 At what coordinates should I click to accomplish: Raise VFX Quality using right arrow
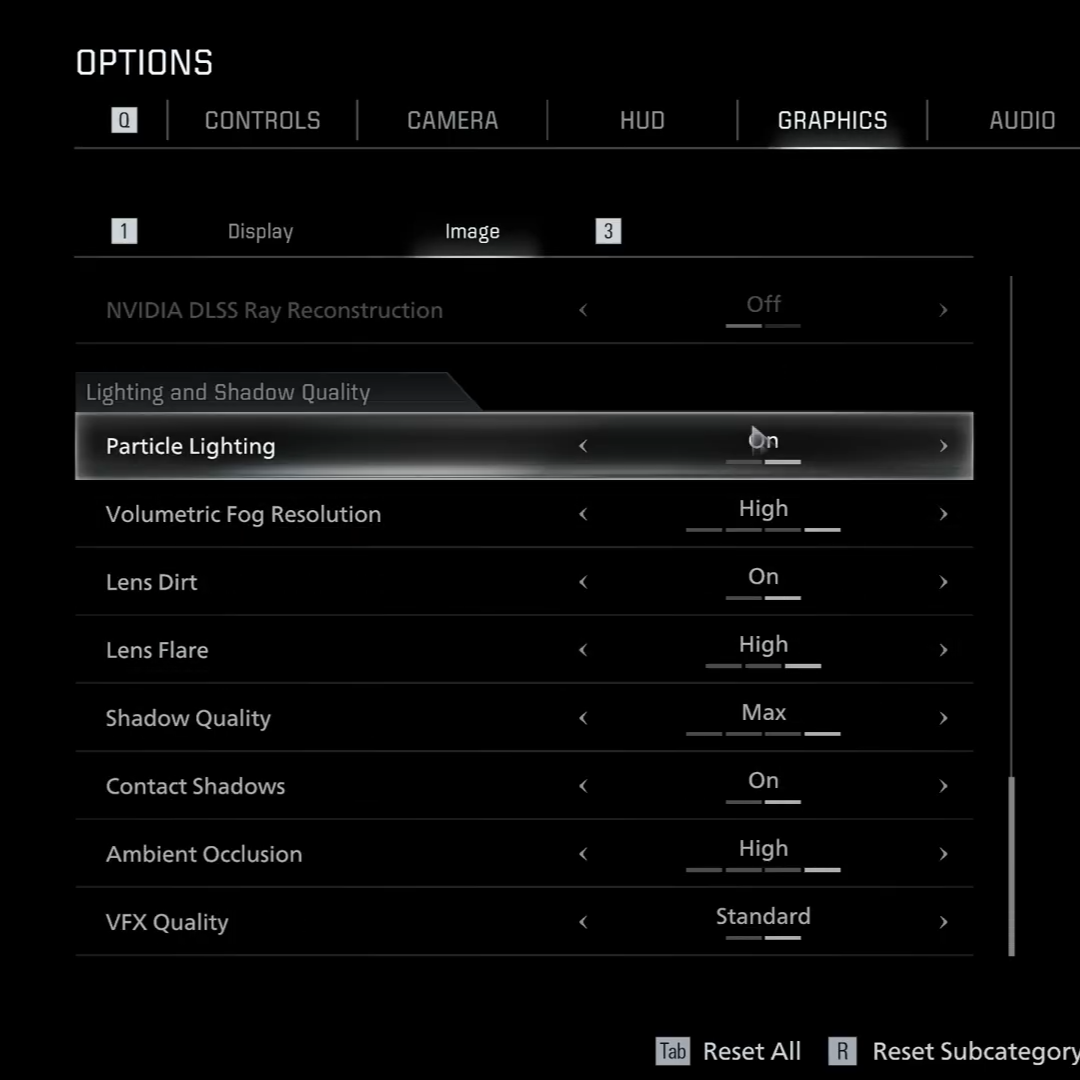(x=943, y=922)
